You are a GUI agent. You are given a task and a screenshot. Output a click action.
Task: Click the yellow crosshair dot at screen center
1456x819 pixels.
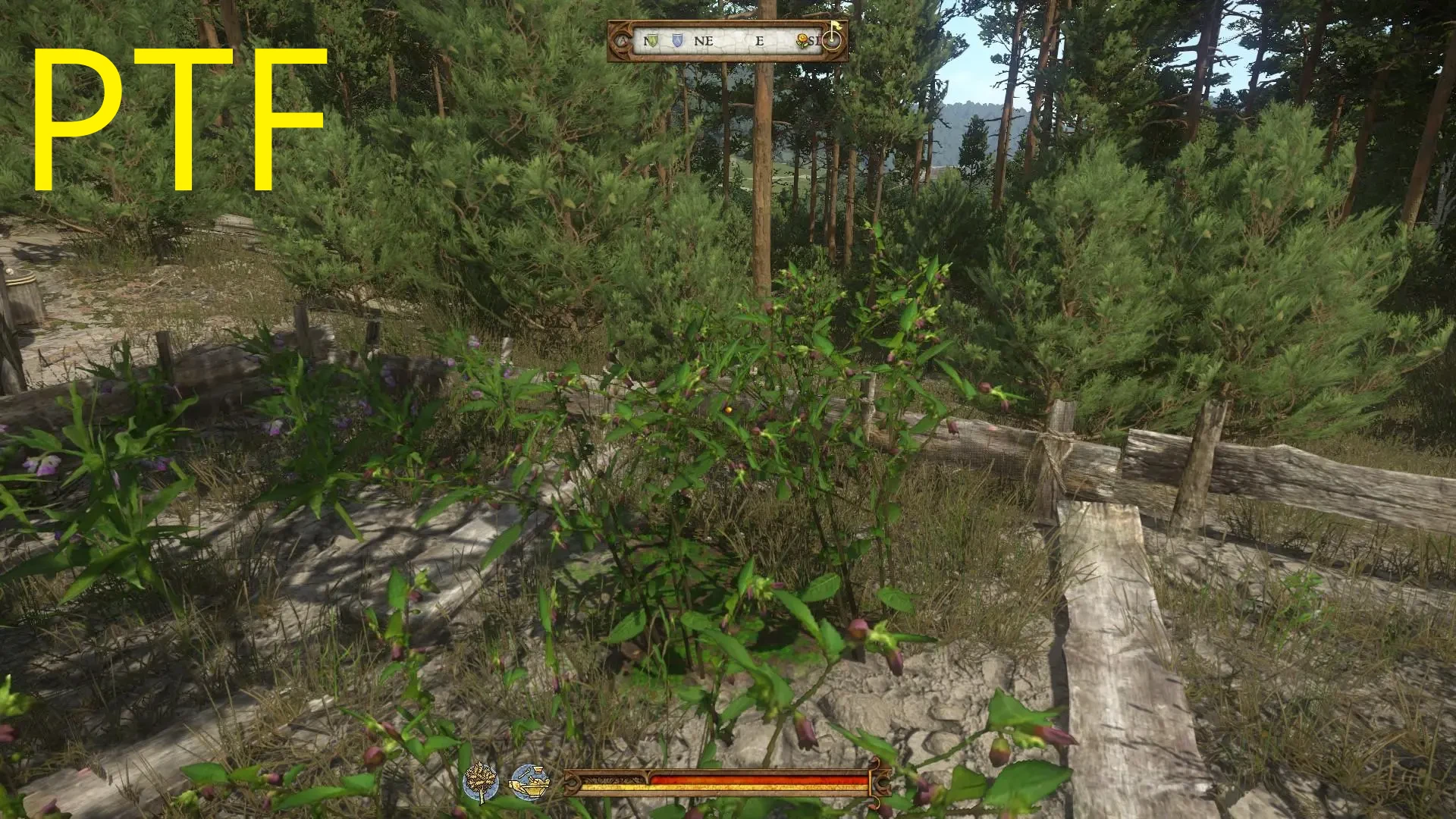[728, 409]
